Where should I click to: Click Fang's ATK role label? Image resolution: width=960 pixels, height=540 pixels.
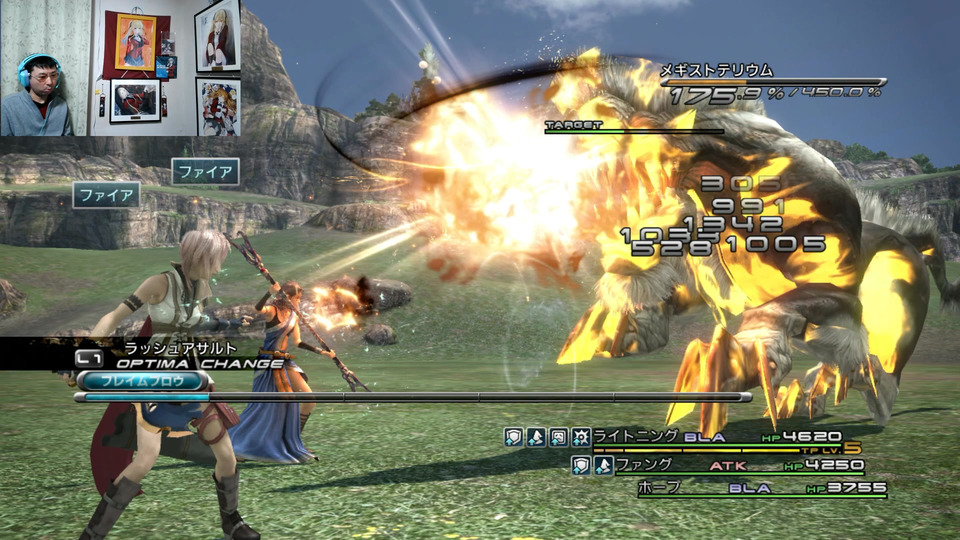(727, 465)
